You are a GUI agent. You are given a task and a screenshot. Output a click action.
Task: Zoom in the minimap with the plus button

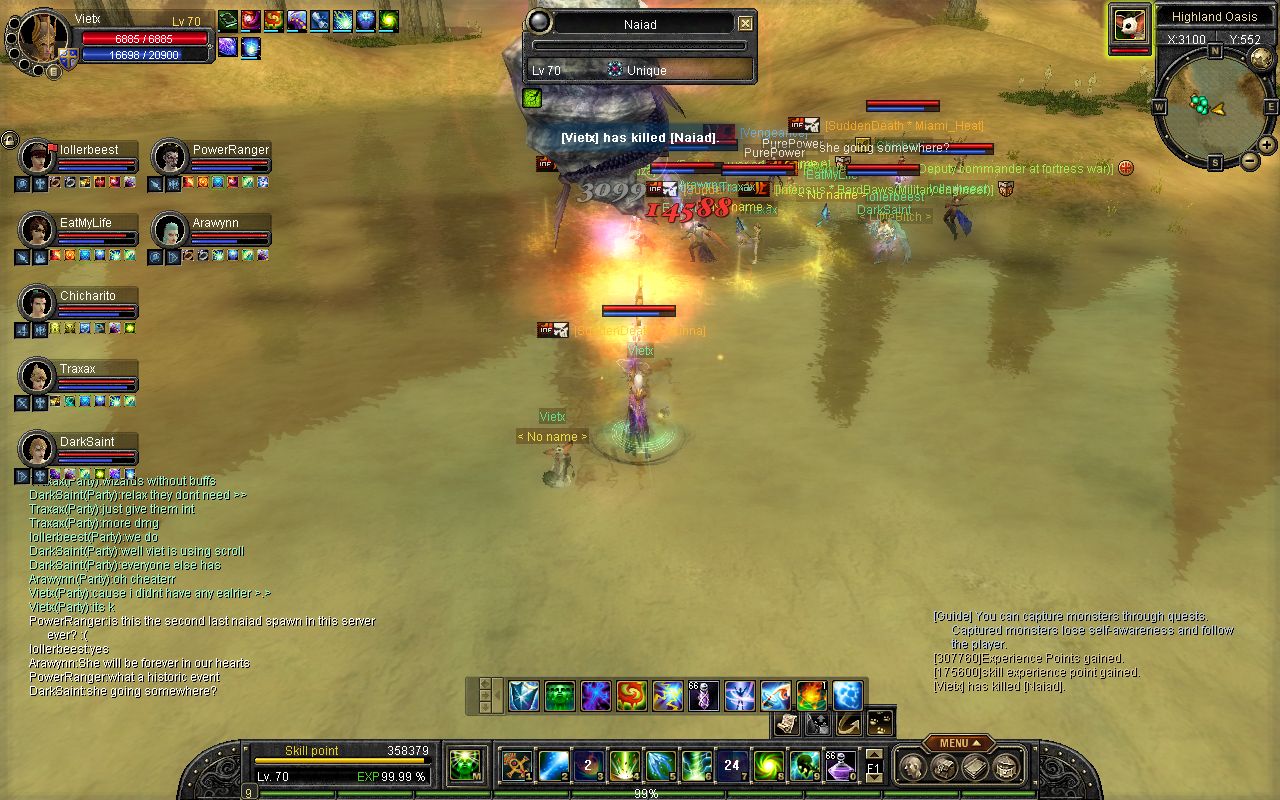[1267, 145]
